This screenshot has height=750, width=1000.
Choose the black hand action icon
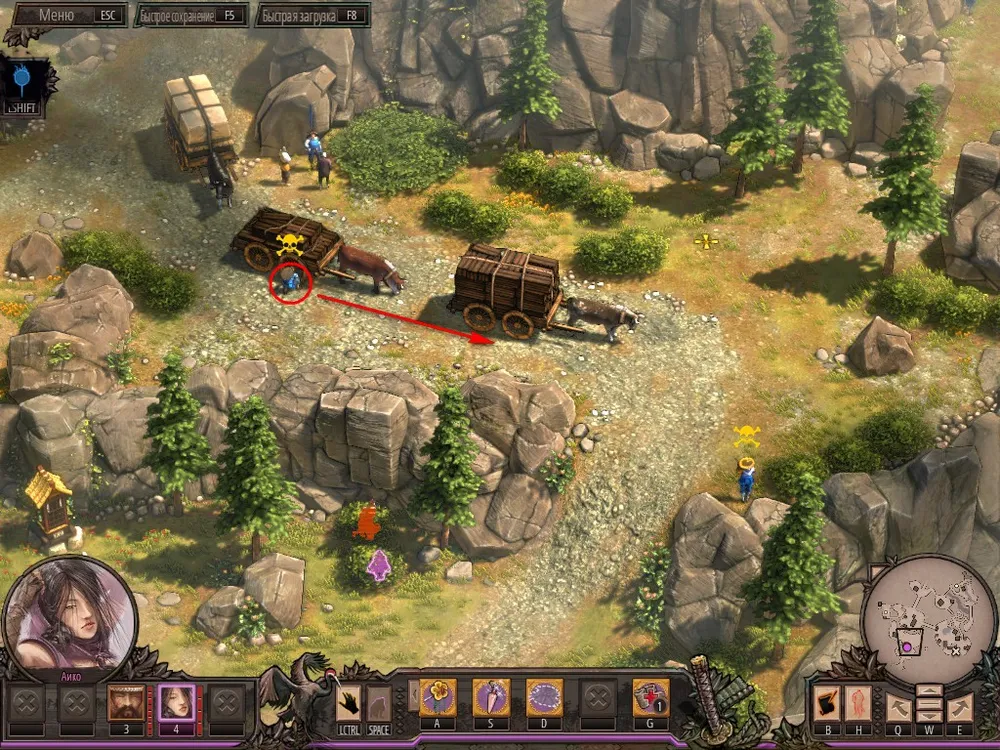(x=349, y=702)
